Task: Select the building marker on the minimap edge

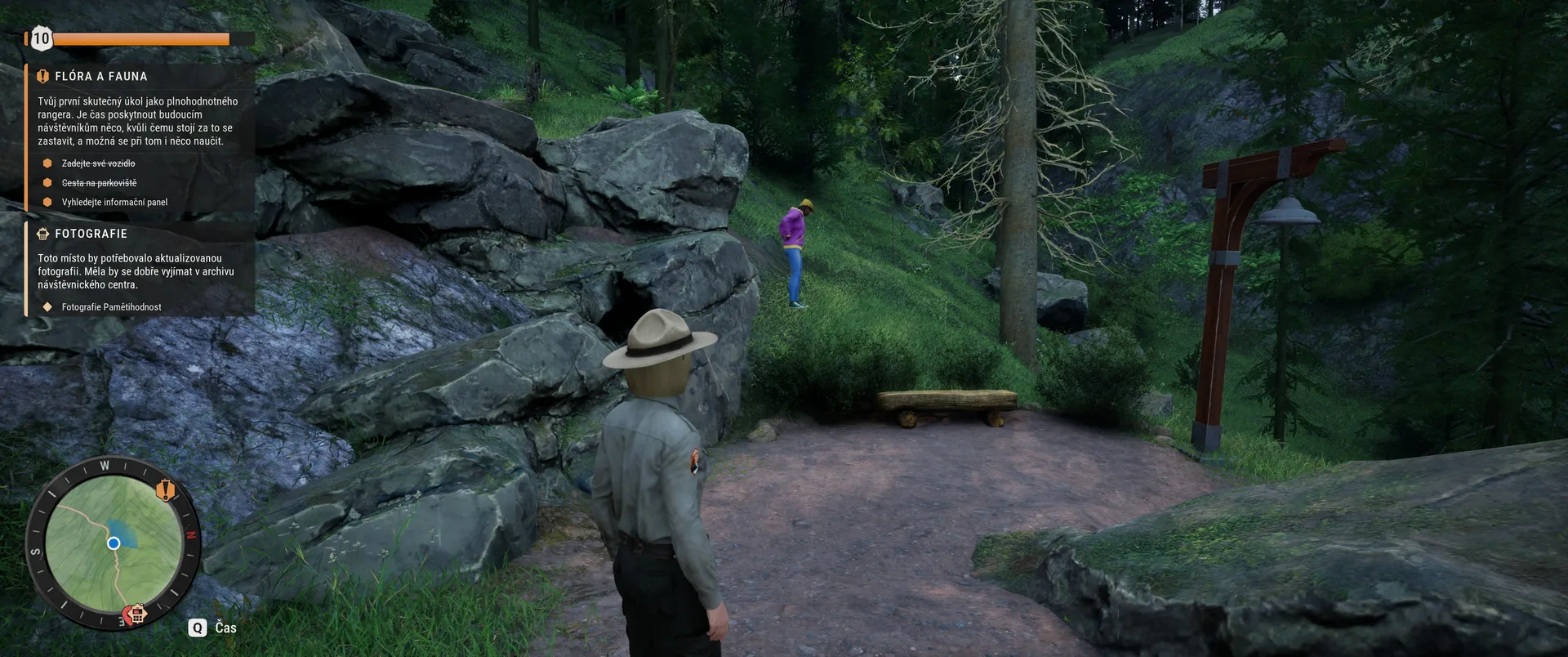Action: coord(136,614)
